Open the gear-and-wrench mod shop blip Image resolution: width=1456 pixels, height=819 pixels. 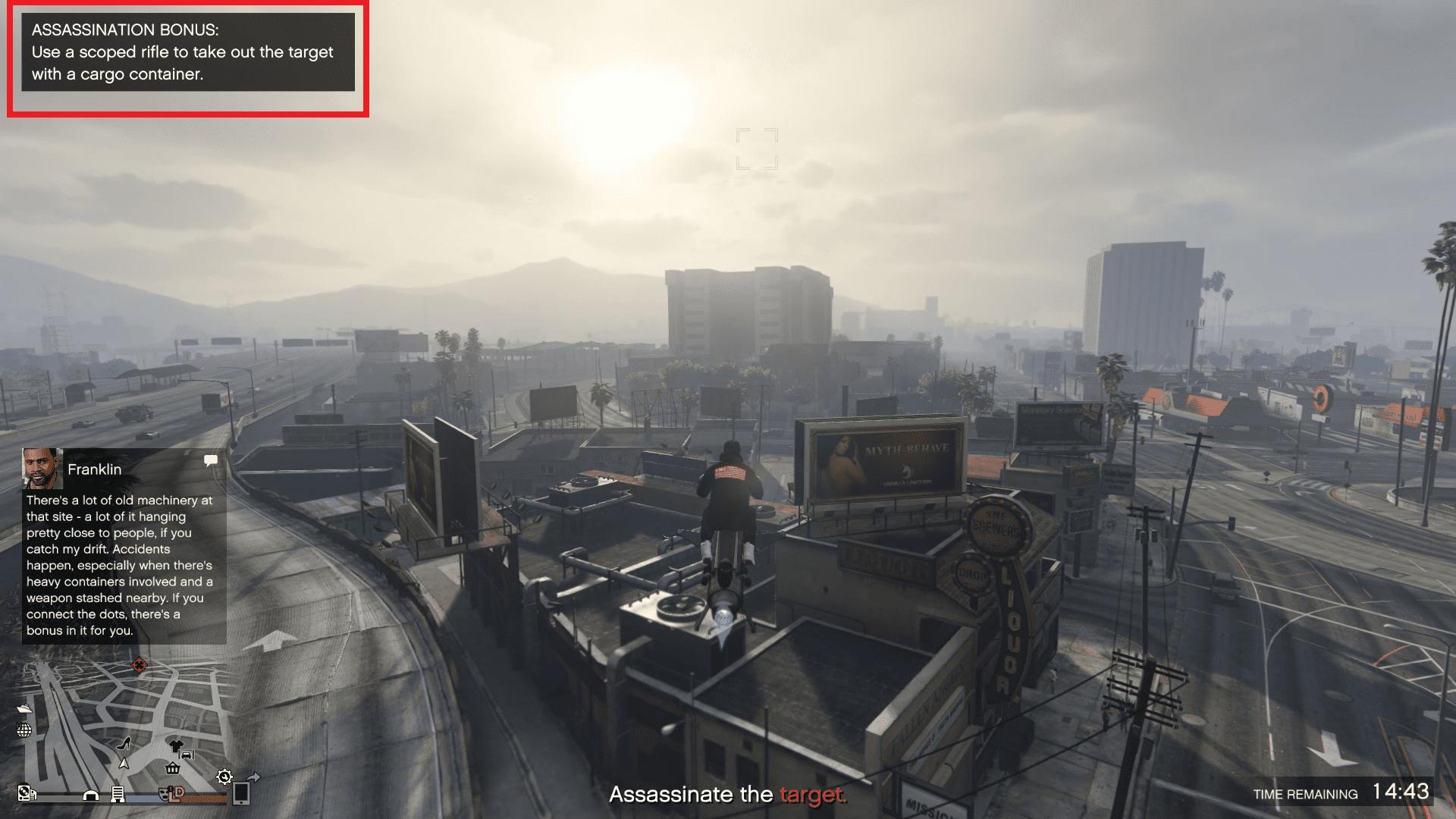[224, 777]
